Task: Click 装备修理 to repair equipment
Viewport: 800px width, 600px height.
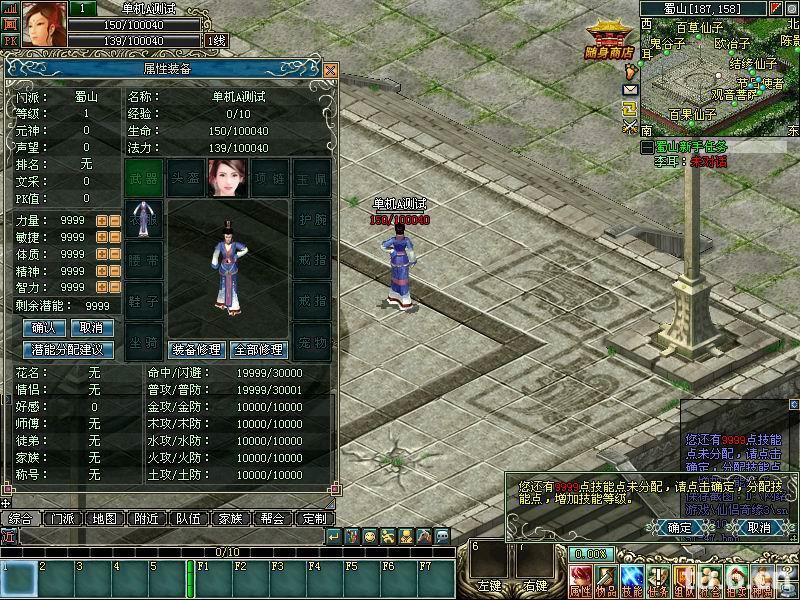Action: click(x=196, y=350)
